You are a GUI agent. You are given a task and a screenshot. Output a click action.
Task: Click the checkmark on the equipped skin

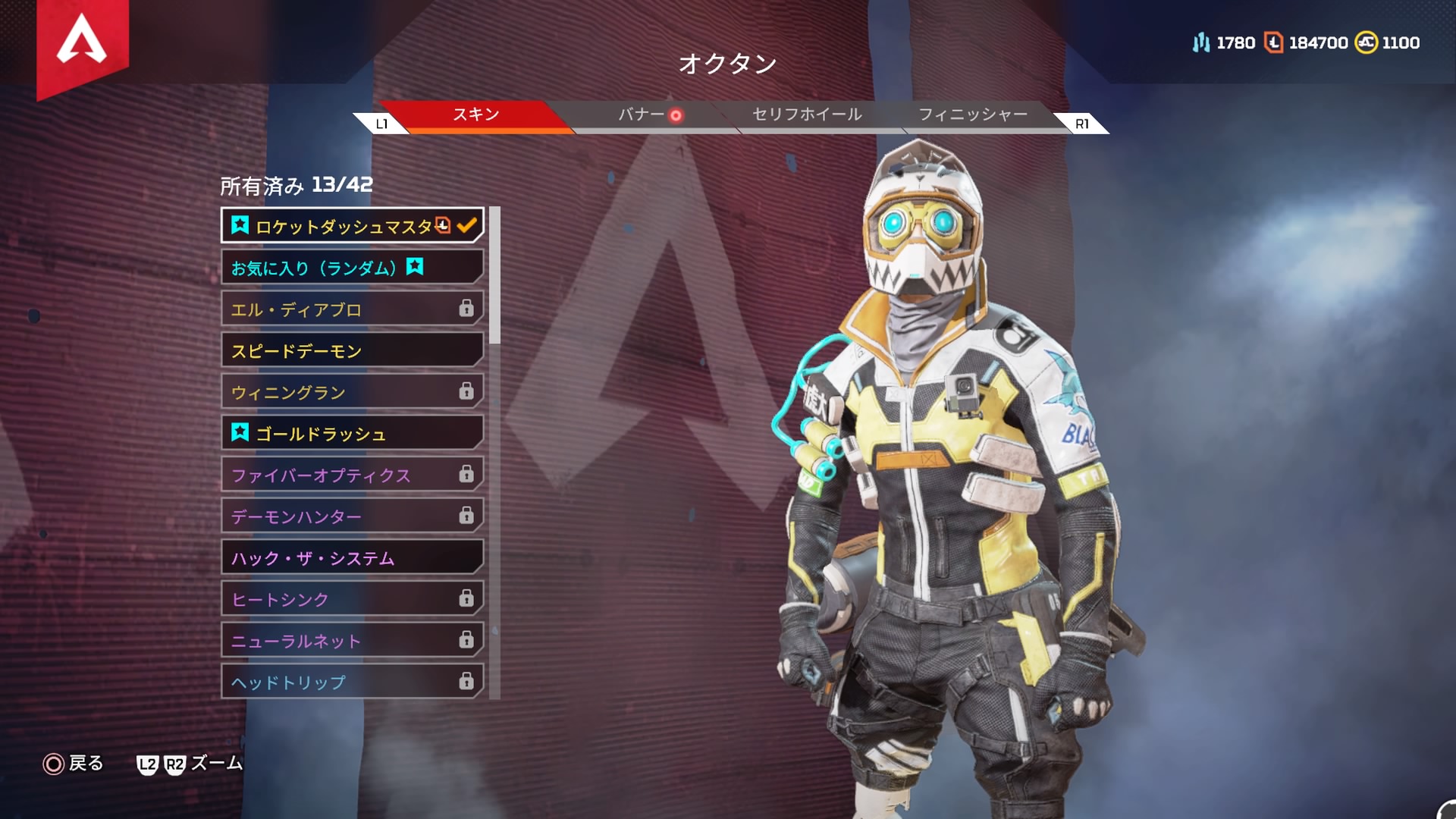click(x=467, y=224)
